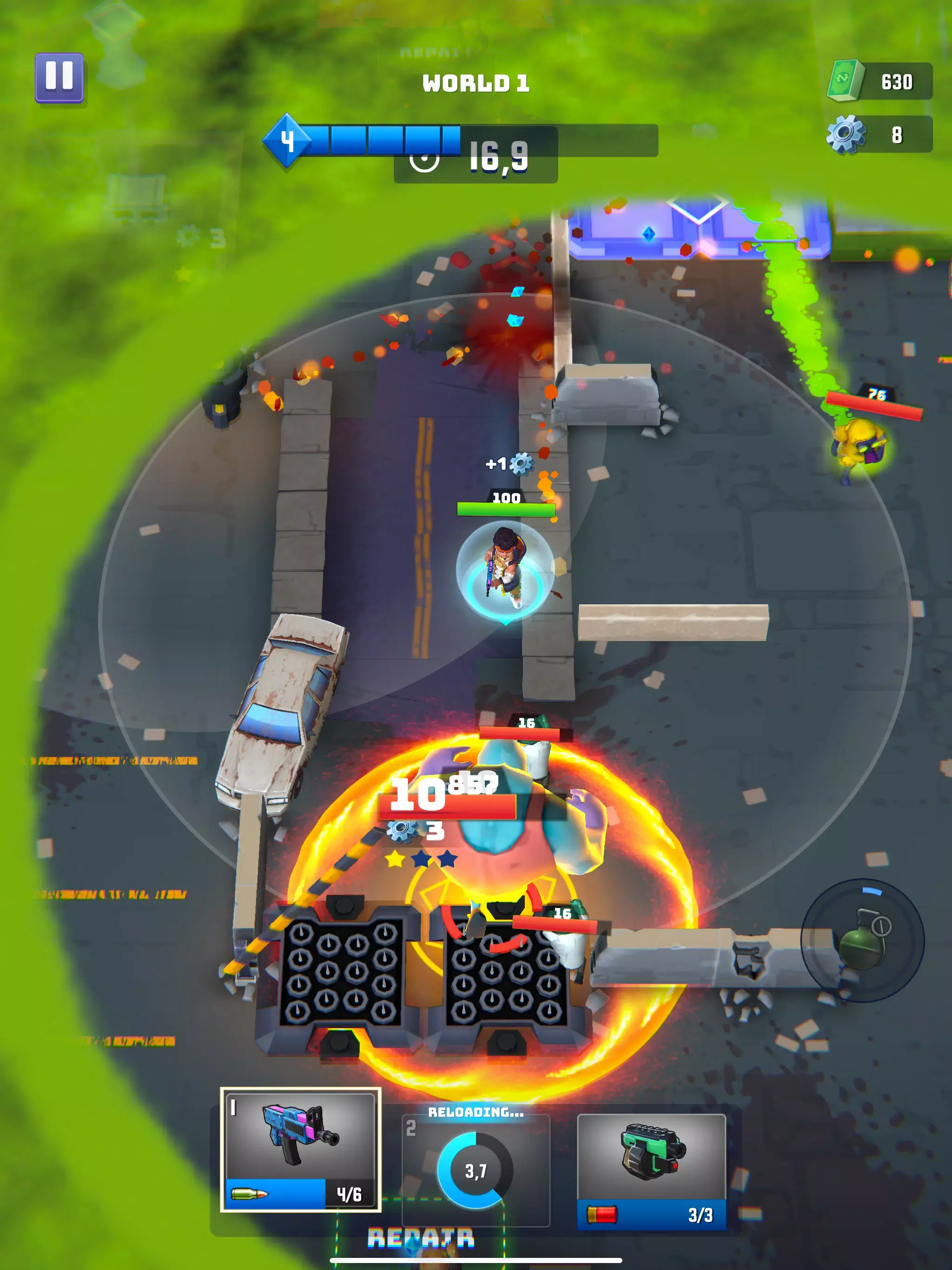Viewport: 952px width, 1270px height.
Task: Tap the blue level progress bar
Action: (x=391, y=139)
